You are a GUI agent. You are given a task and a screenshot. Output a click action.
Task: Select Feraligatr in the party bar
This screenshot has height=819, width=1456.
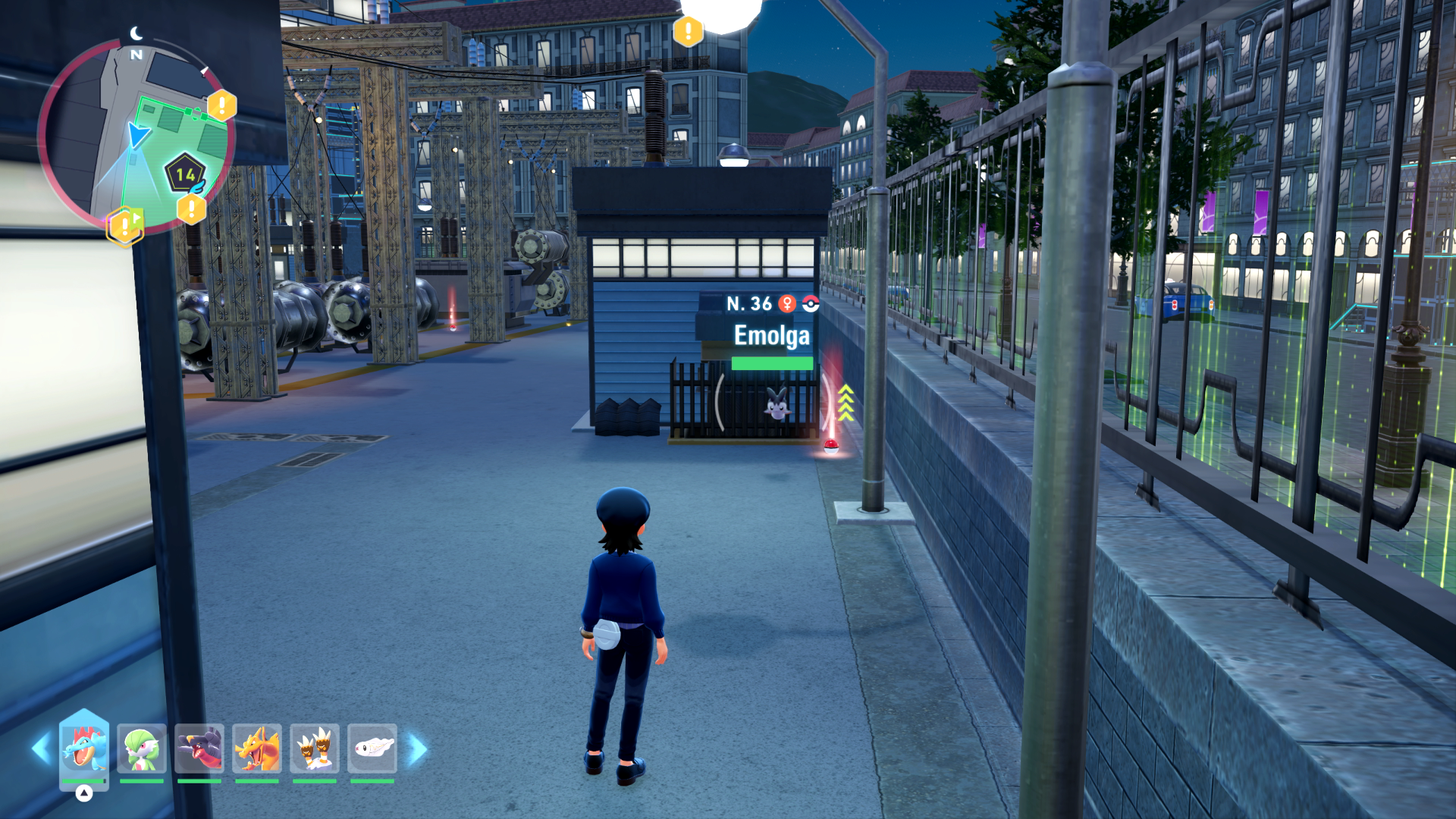click(84, 748)
